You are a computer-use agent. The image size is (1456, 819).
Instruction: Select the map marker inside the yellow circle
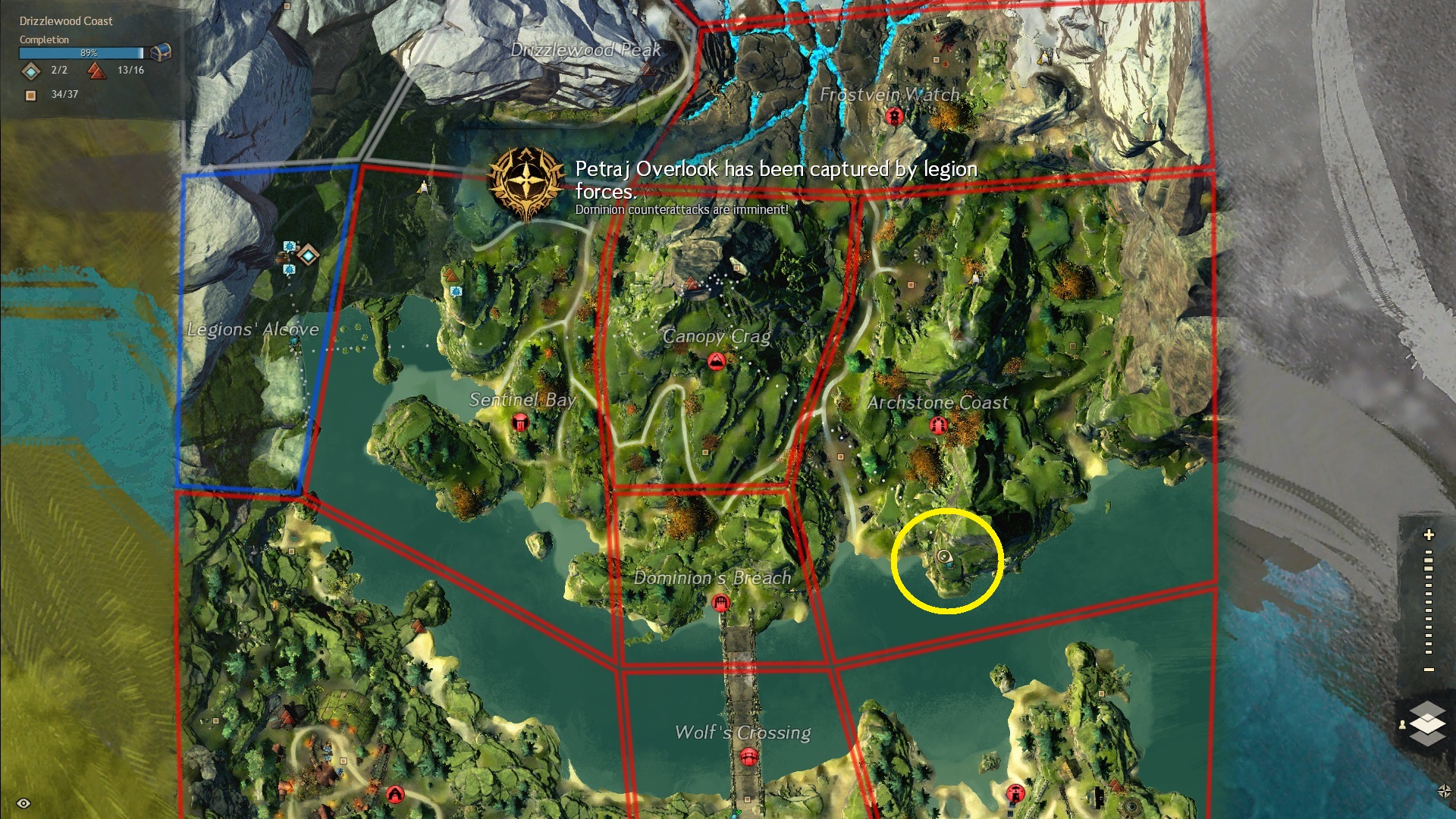(944, 557)
